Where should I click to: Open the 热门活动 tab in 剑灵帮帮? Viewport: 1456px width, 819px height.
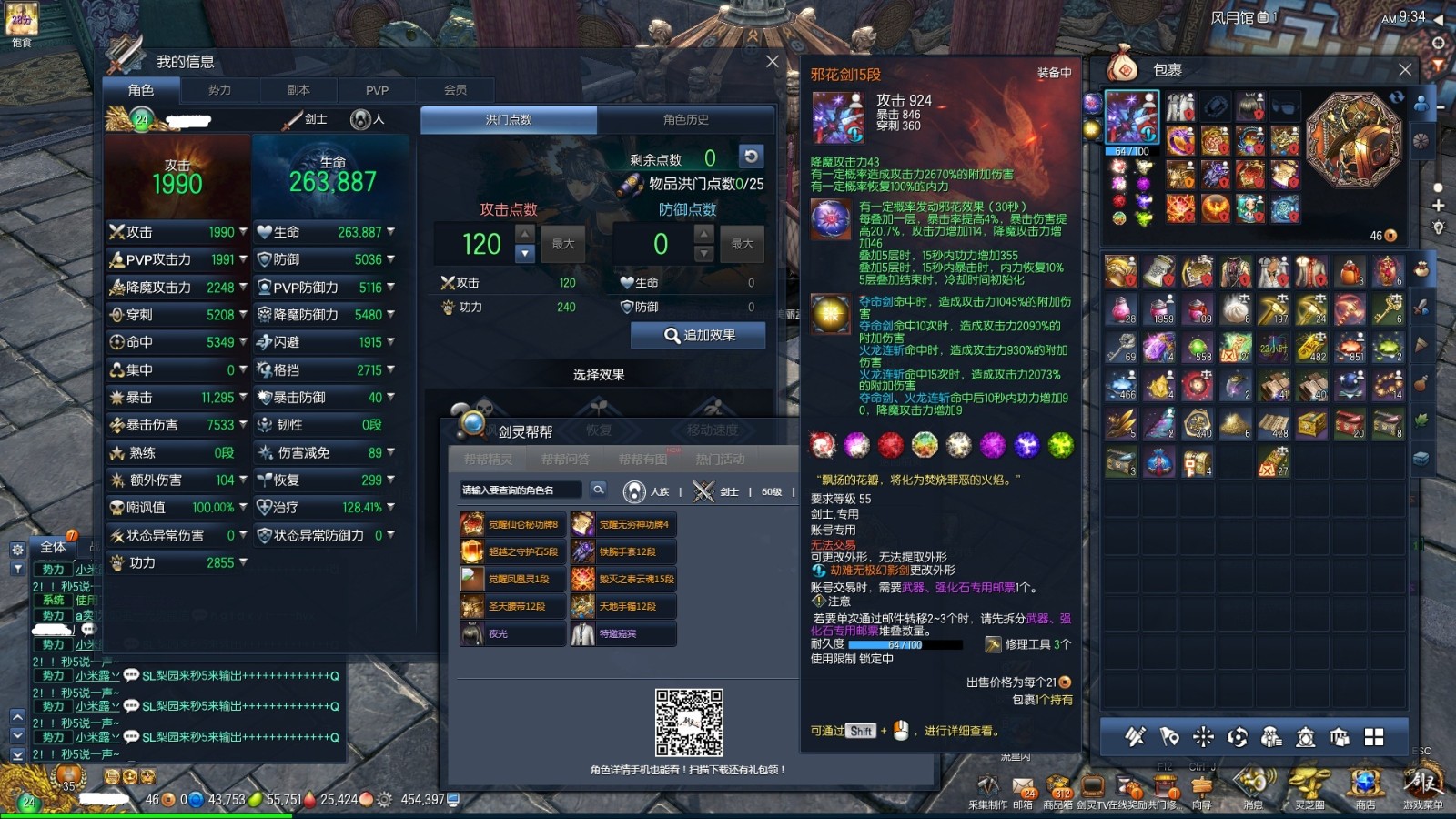(720, 460)
